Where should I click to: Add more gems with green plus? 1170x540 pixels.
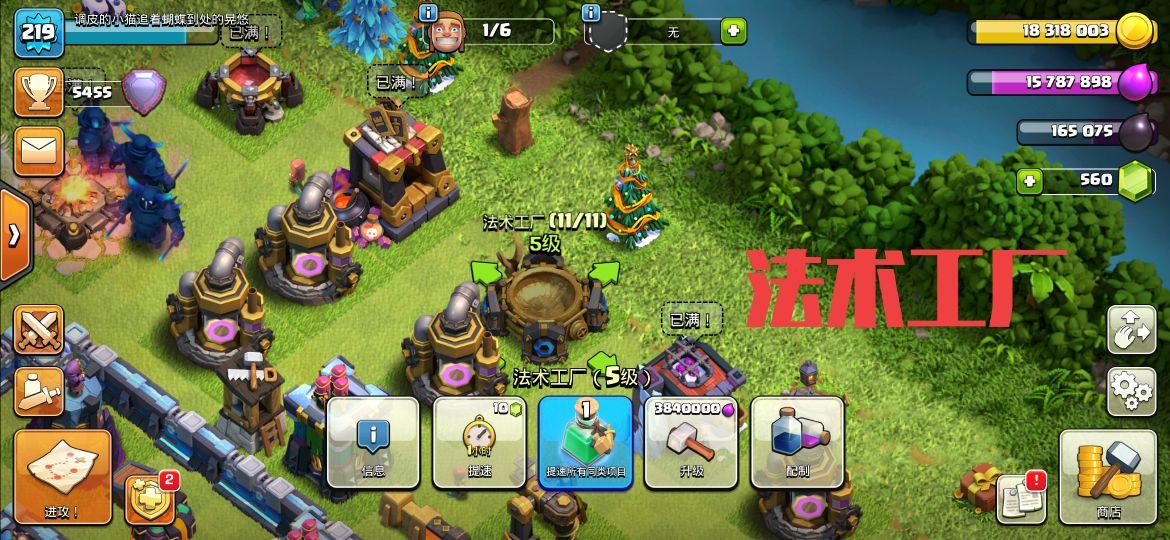click(x=1029, y=181)
